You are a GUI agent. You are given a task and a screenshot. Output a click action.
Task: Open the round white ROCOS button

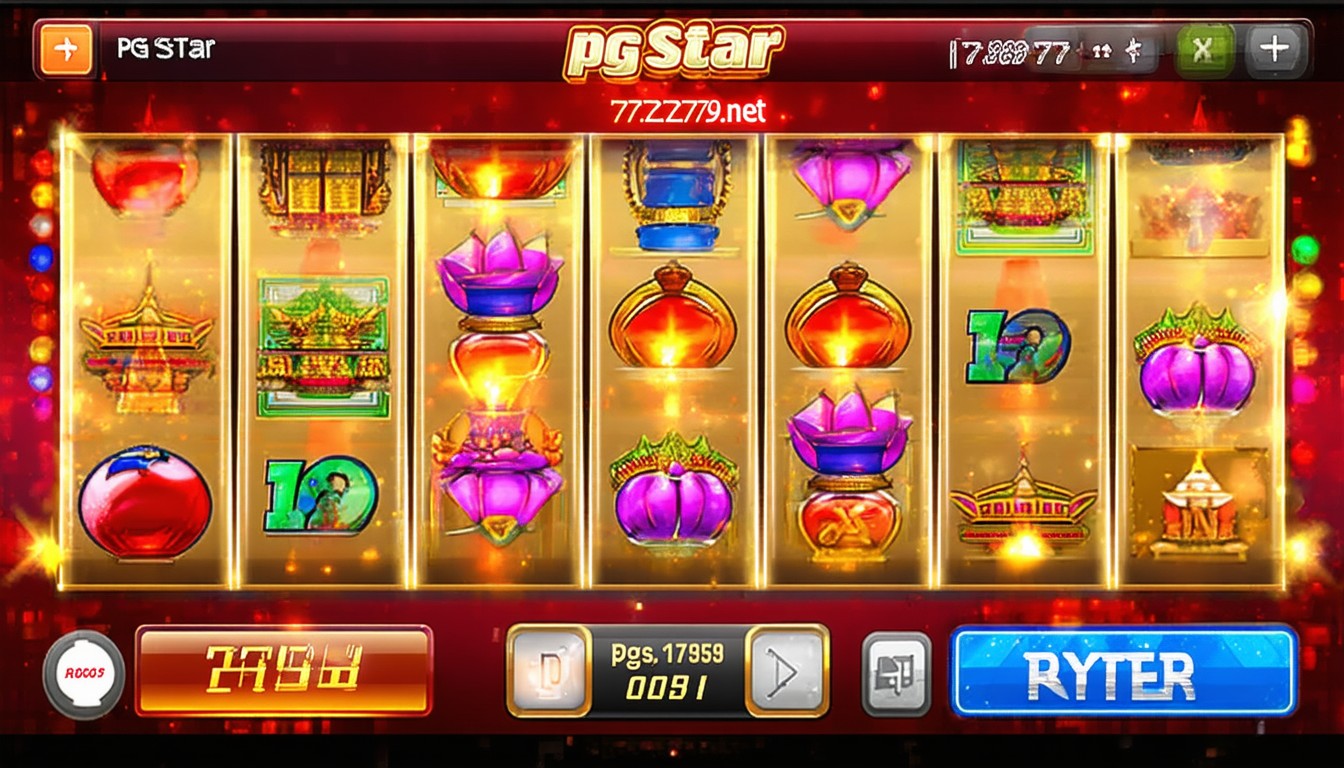click(x=84, y=674)
